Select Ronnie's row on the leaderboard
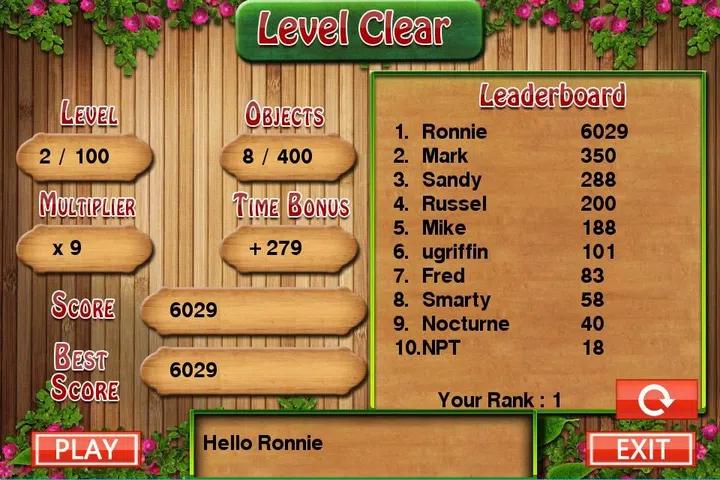720x480 pixels. [x=510, y=132]
